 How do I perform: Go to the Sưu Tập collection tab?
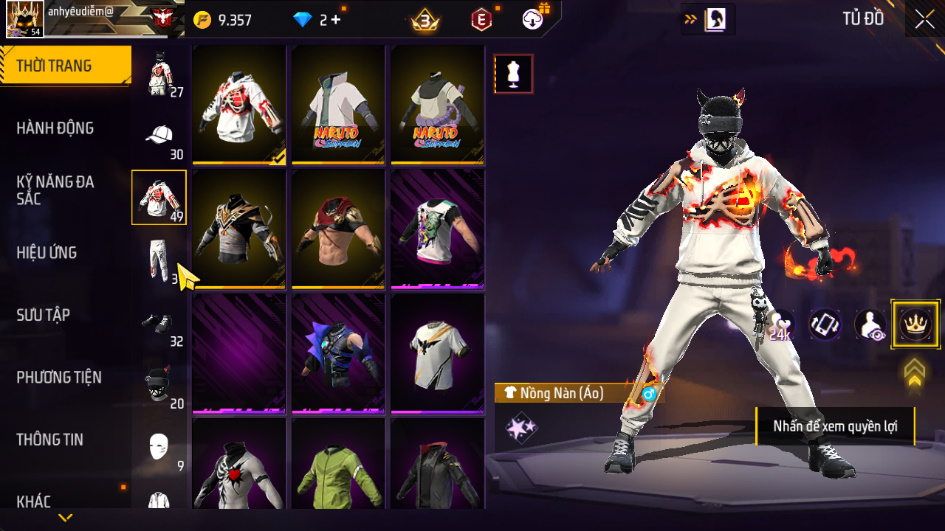(x=43, y=315)
